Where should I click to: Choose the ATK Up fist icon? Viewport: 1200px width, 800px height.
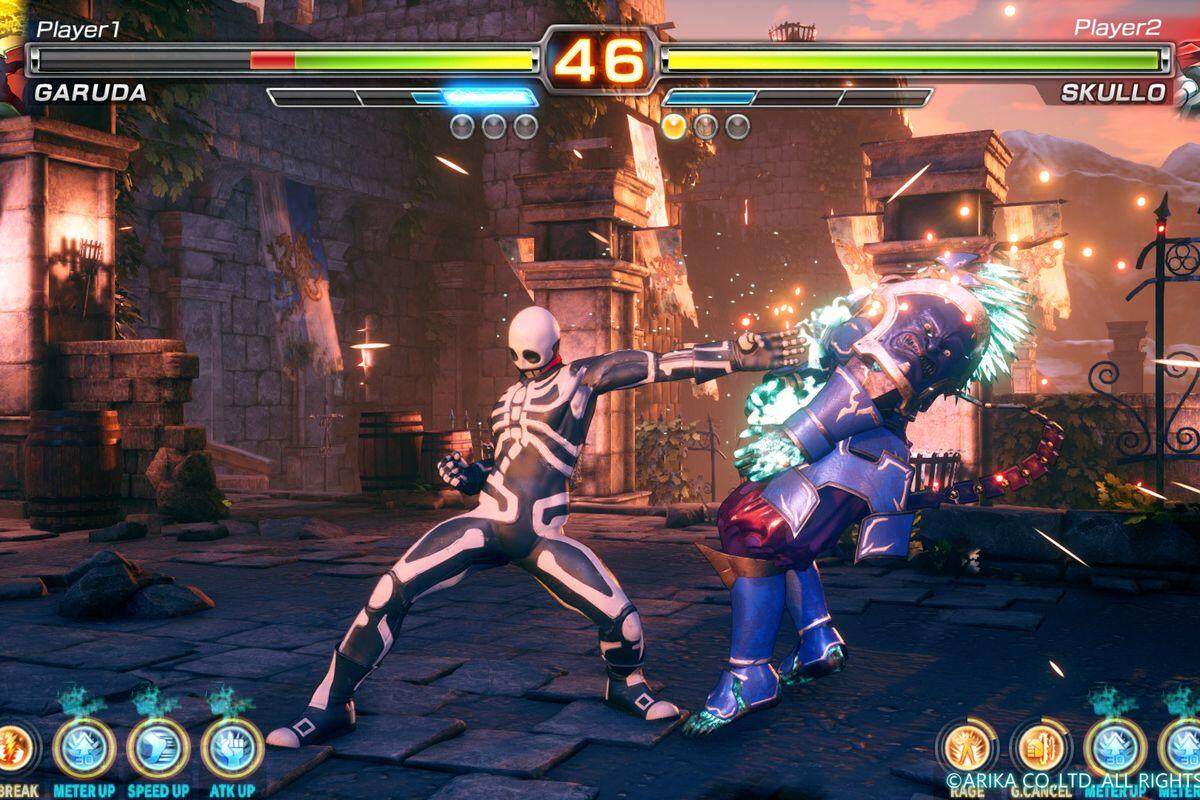[232, 748]
